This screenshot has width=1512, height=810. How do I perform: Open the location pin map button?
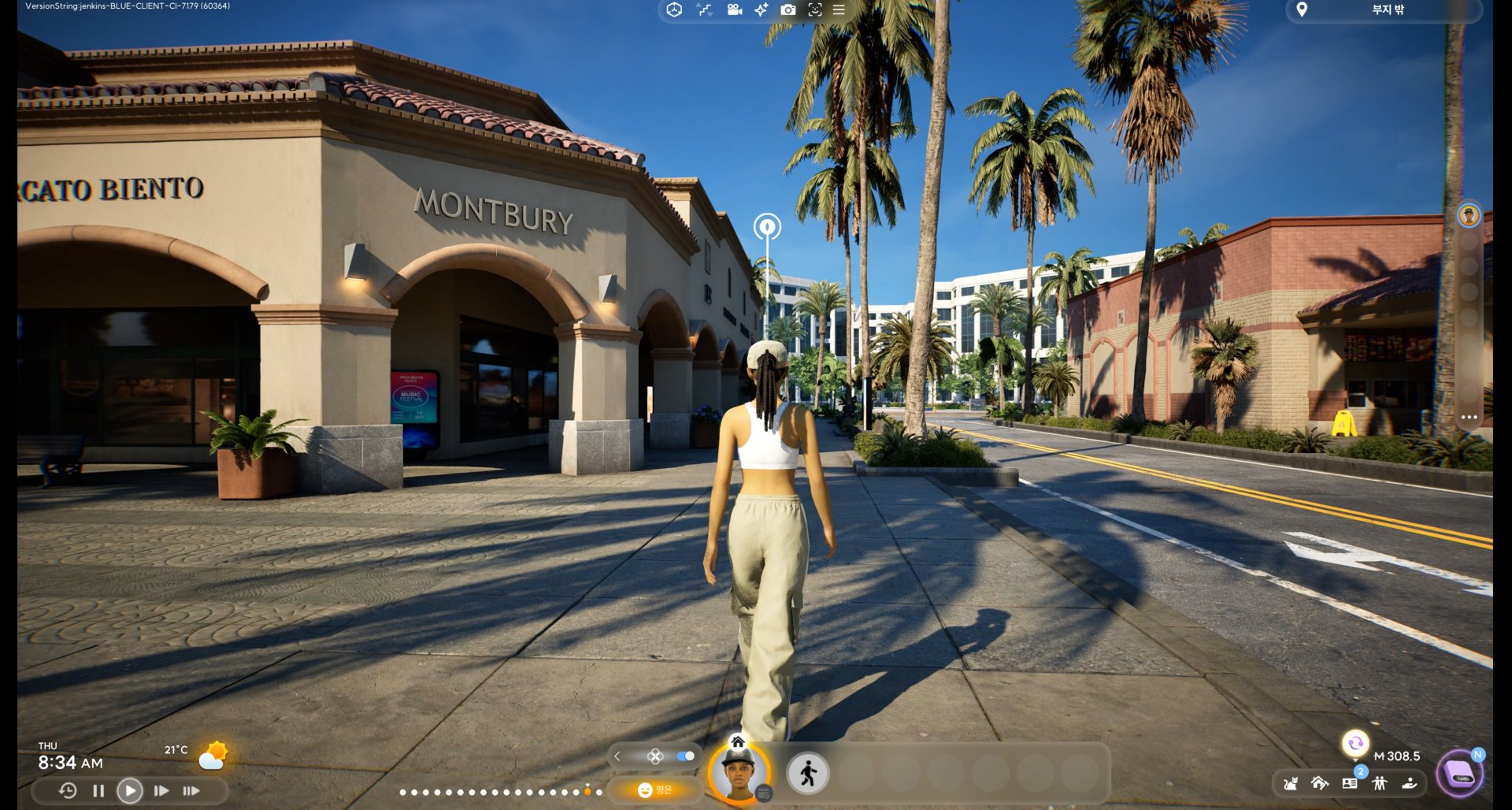coord(1302,9)
